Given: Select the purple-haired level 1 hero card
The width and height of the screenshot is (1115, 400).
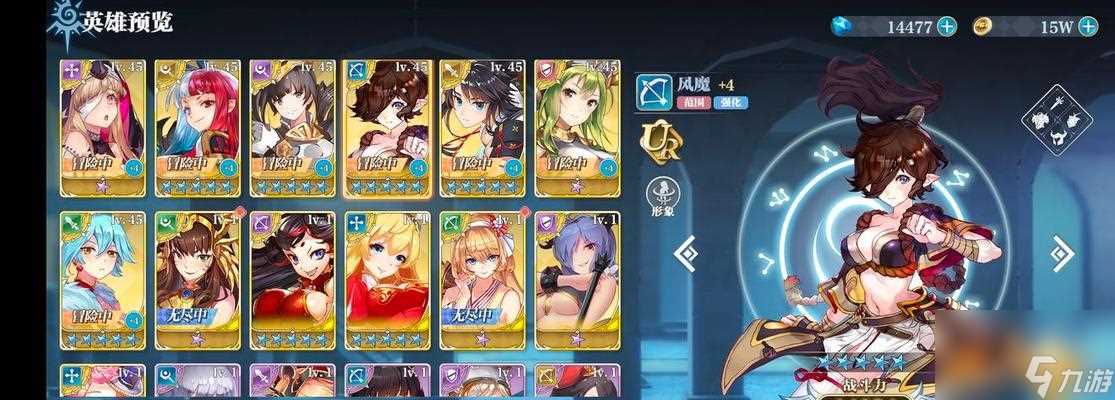Looking at the screenshot, I should [577, 278].
